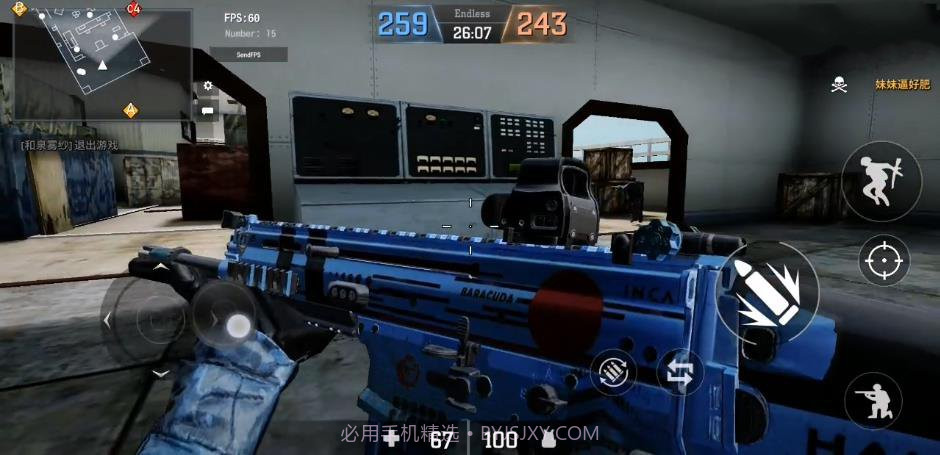Viewport: 940px width, 455px height.
Task: Reload using the ammo reload button
Action: tap(614, 372)
